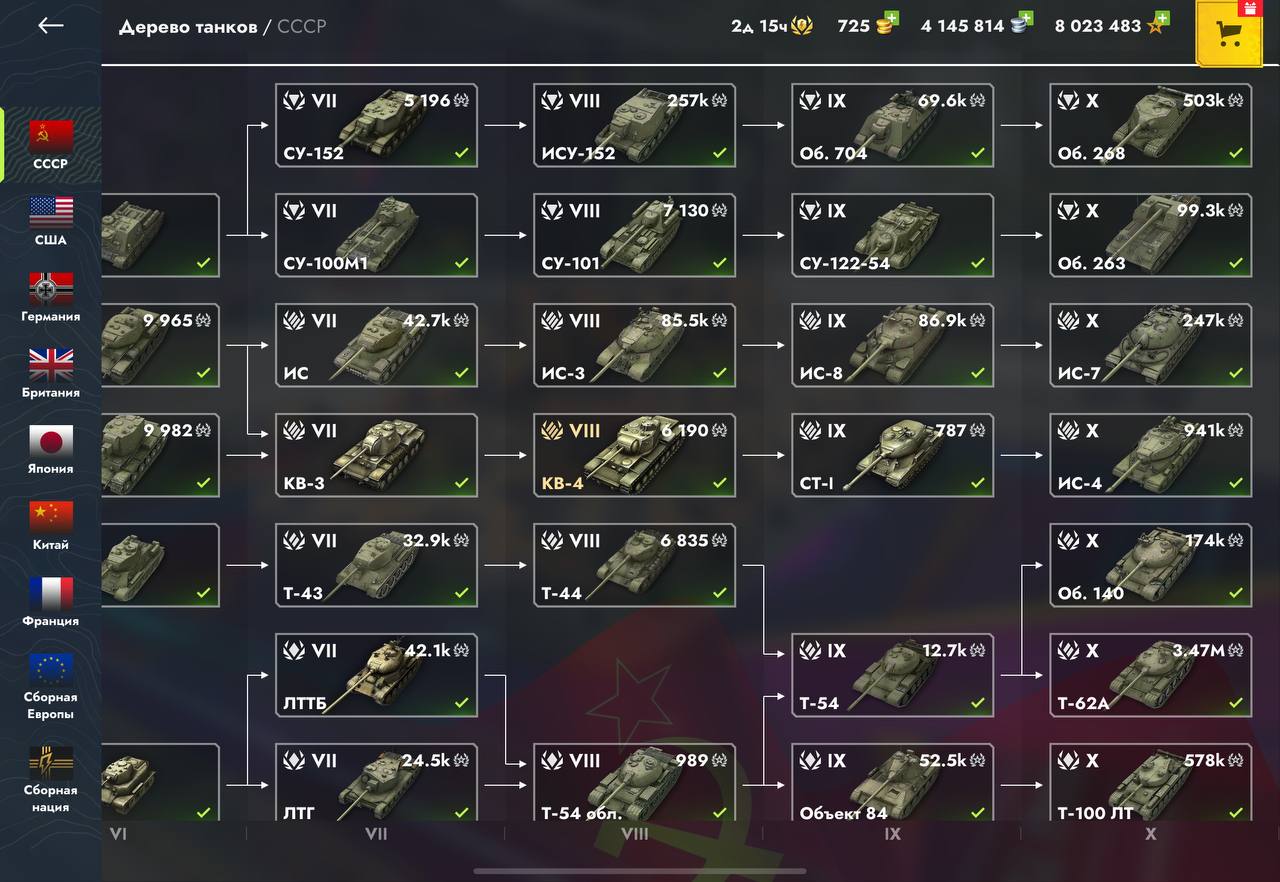This screenshot has width=1280, height=882.
Task: Pick the ИС-7 tank tile
Action: pyautogui.click(x=1150, y=345)
